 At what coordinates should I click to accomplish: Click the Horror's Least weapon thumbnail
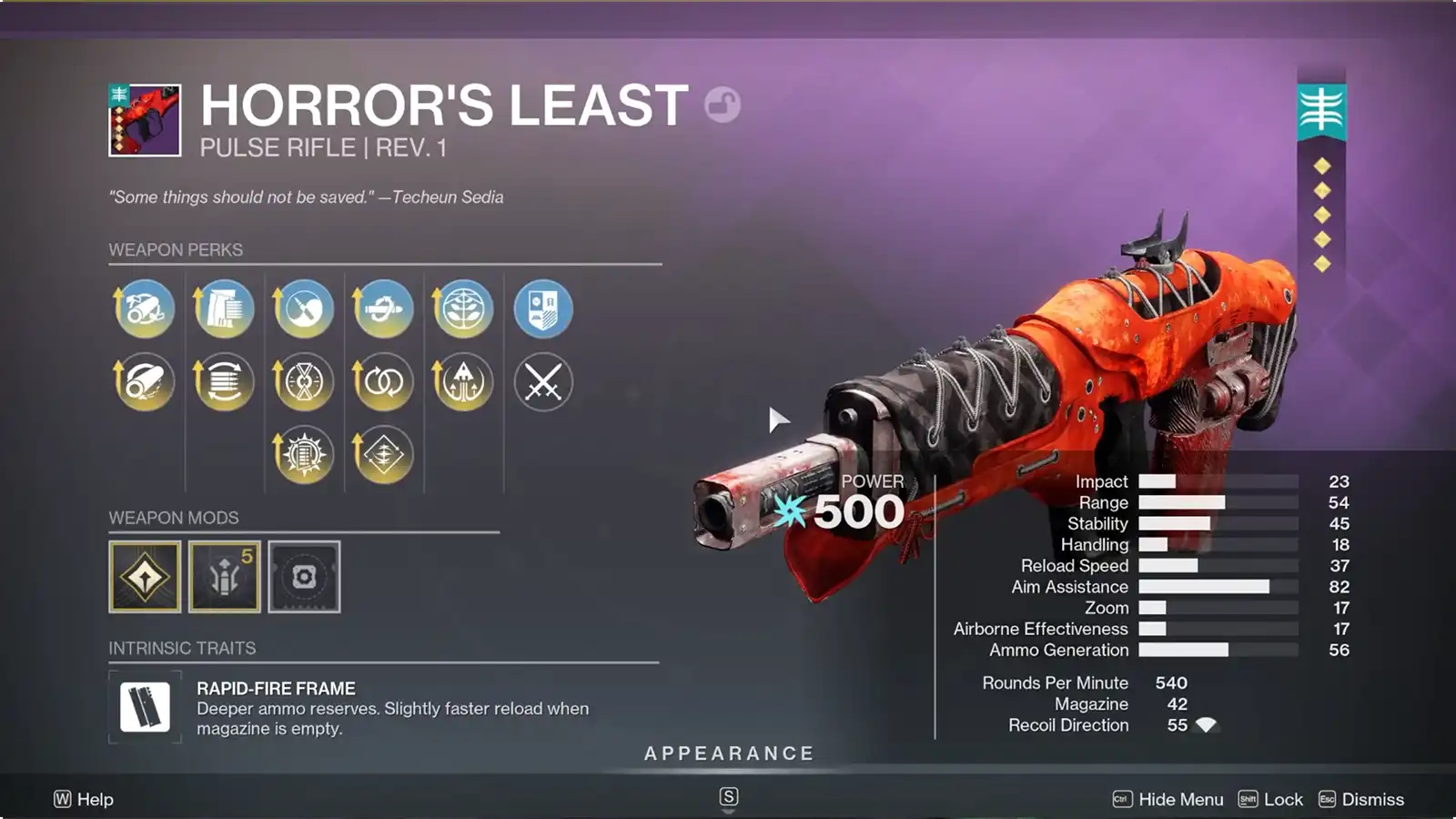point(146,118)
